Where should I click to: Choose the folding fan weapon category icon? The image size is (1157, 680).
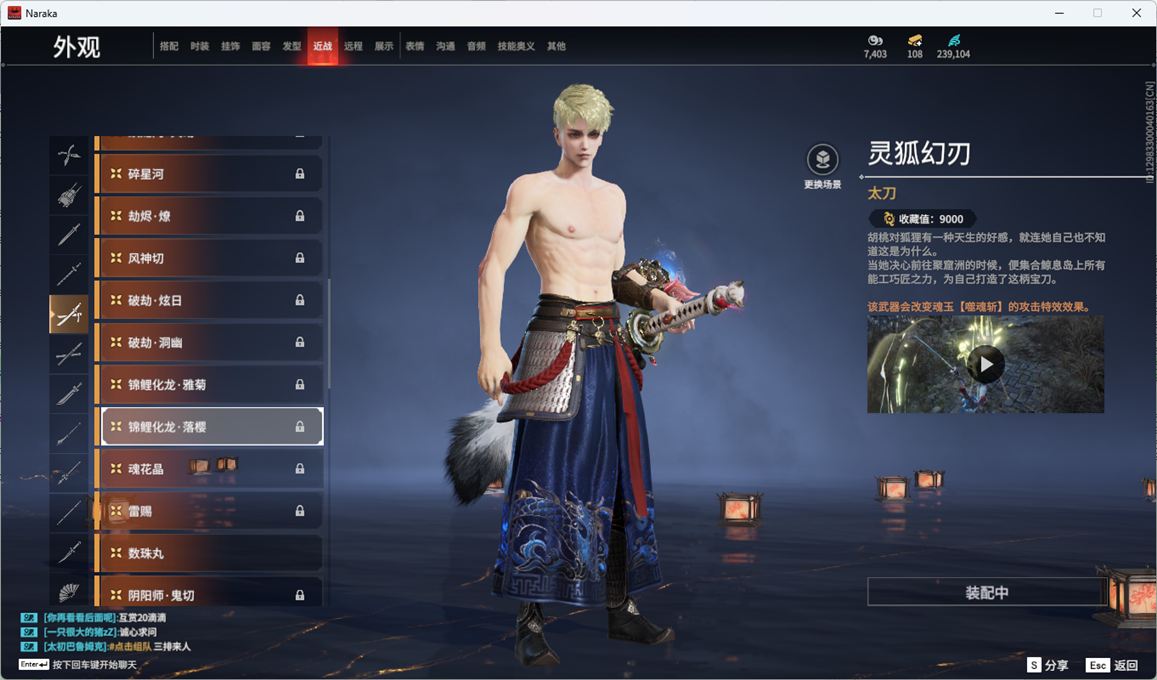(x=69, y=592)
